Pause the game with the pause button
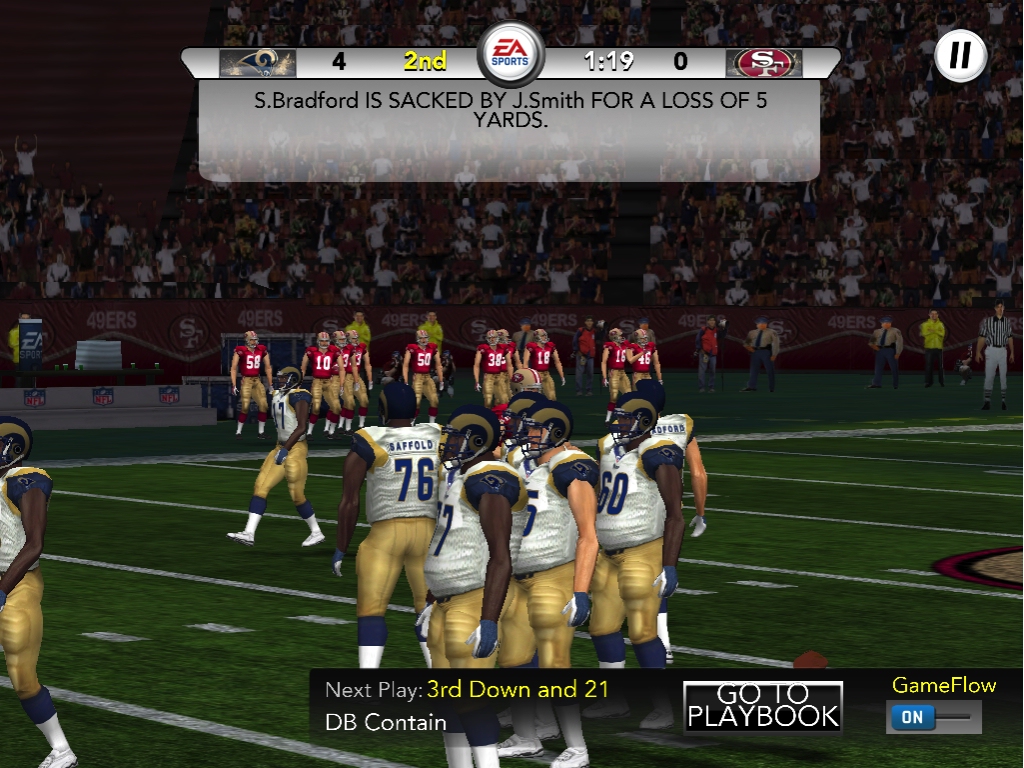 [960, 56]
